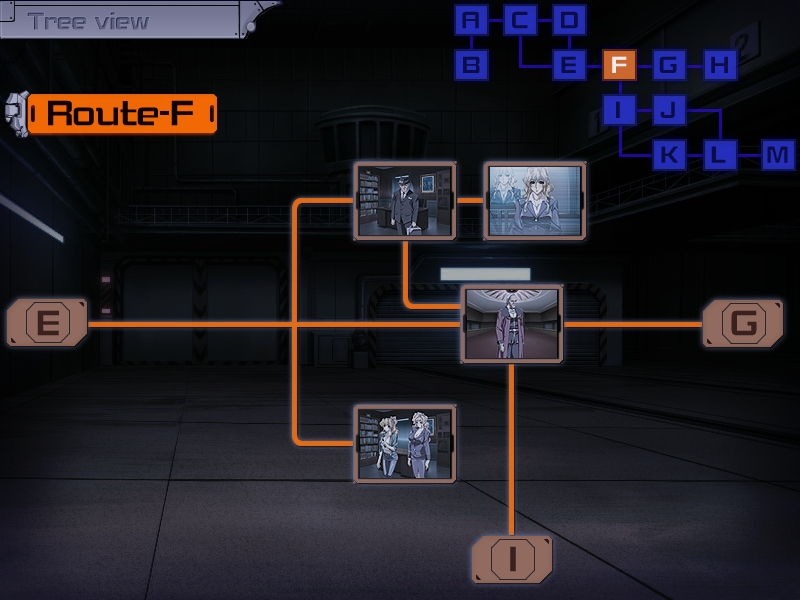Select route H node
The height and width of the screenshot is (600, 800).
(x=718, y=66)
